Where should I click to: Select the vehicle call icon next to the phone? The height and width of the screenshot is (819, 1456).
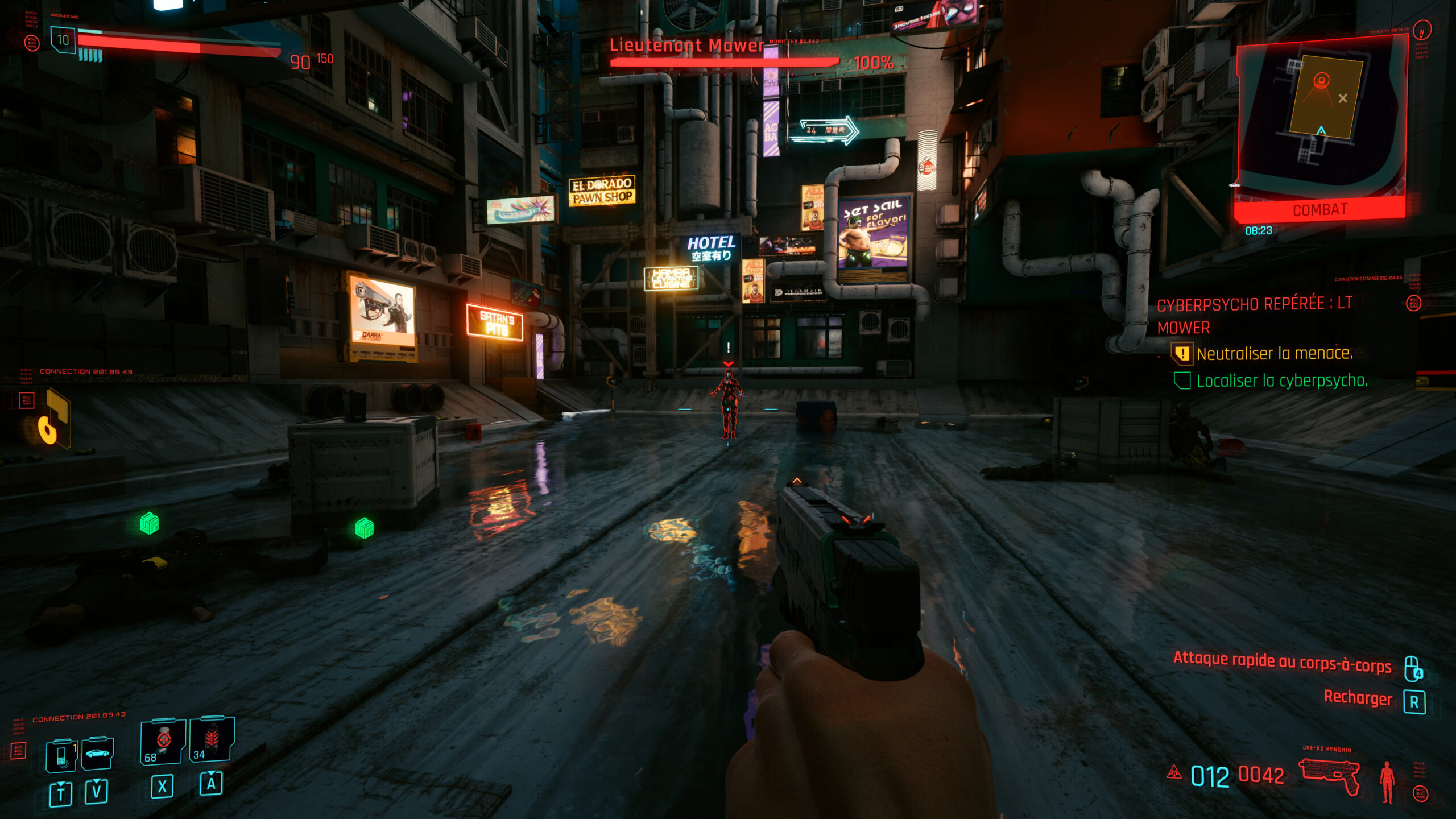(98, 754)
